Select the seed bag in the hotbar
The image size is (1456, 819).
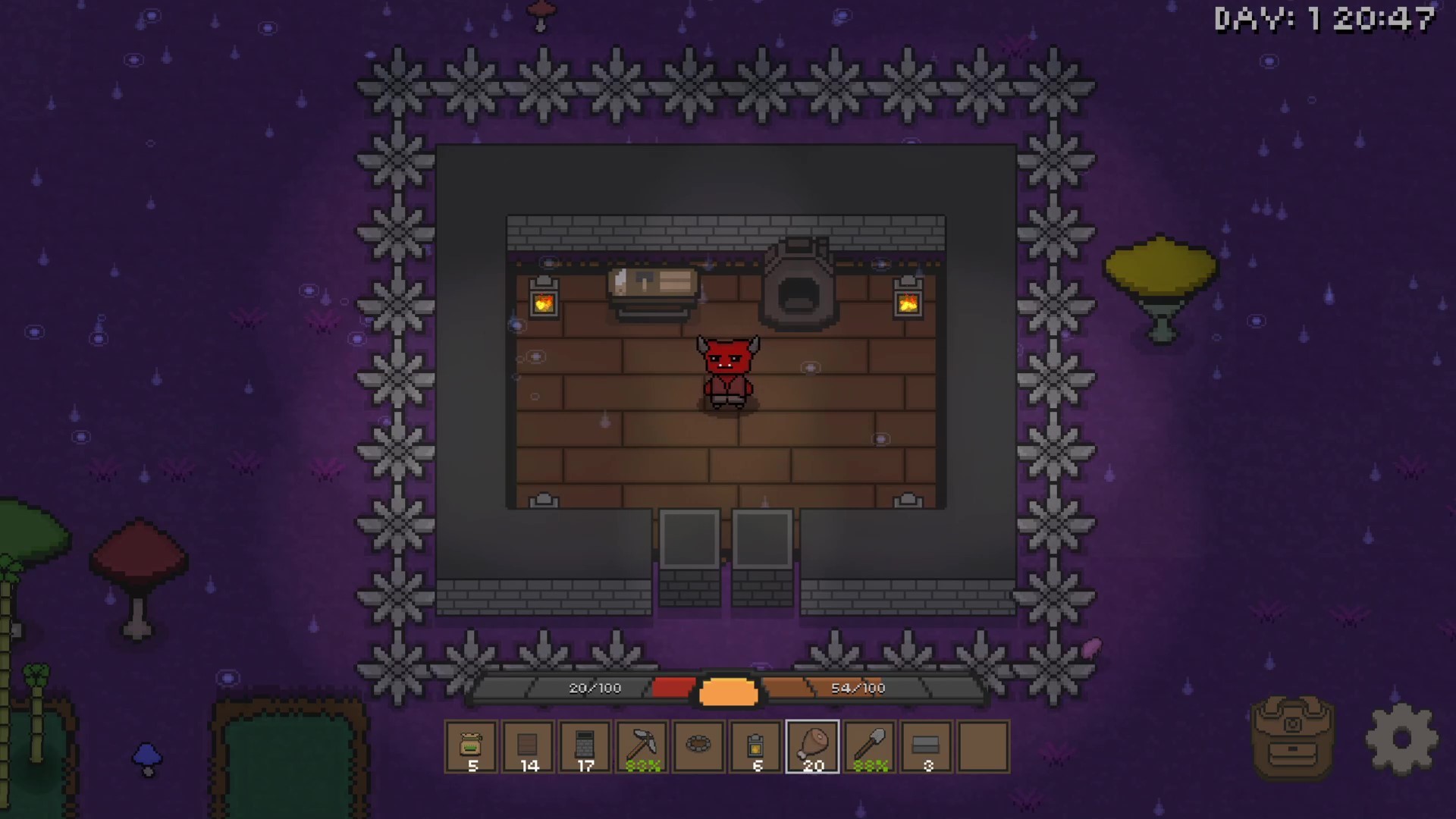471,747
